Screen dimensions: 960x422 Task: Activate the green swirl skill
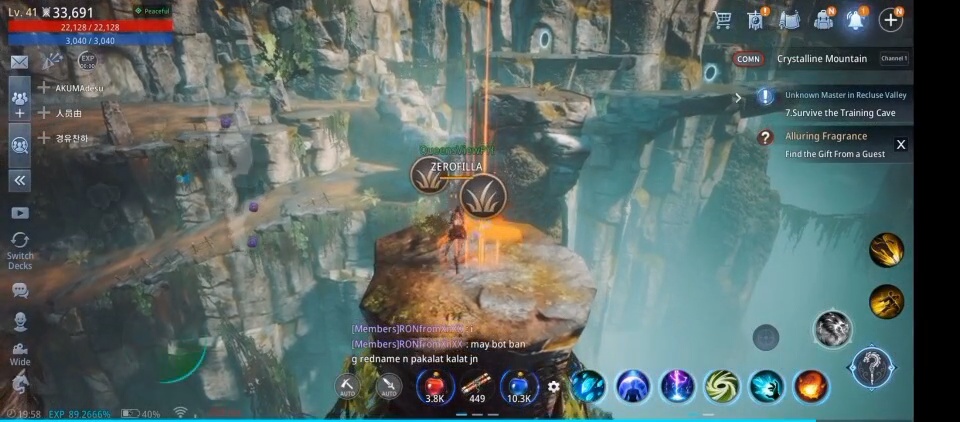click(x=722, y=386)
